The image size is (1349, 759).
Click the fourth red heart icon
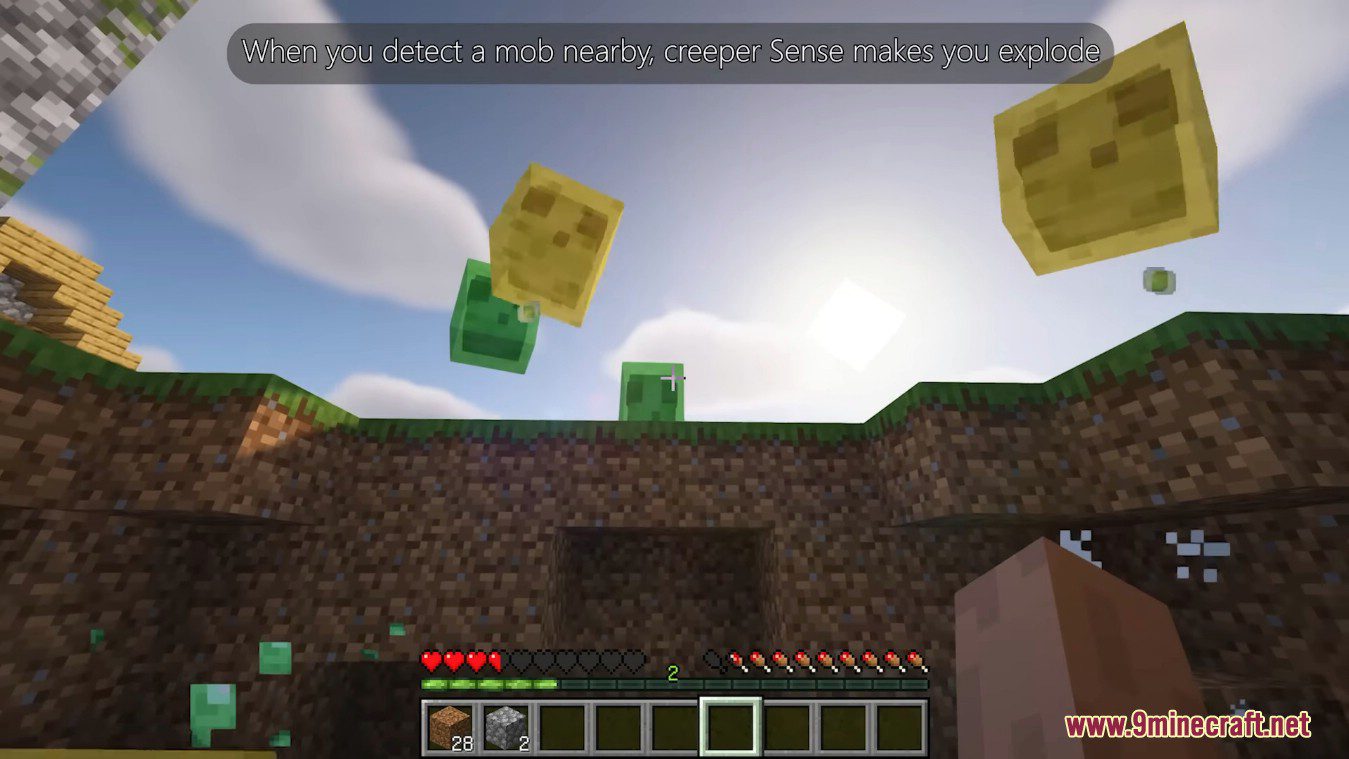494,661
